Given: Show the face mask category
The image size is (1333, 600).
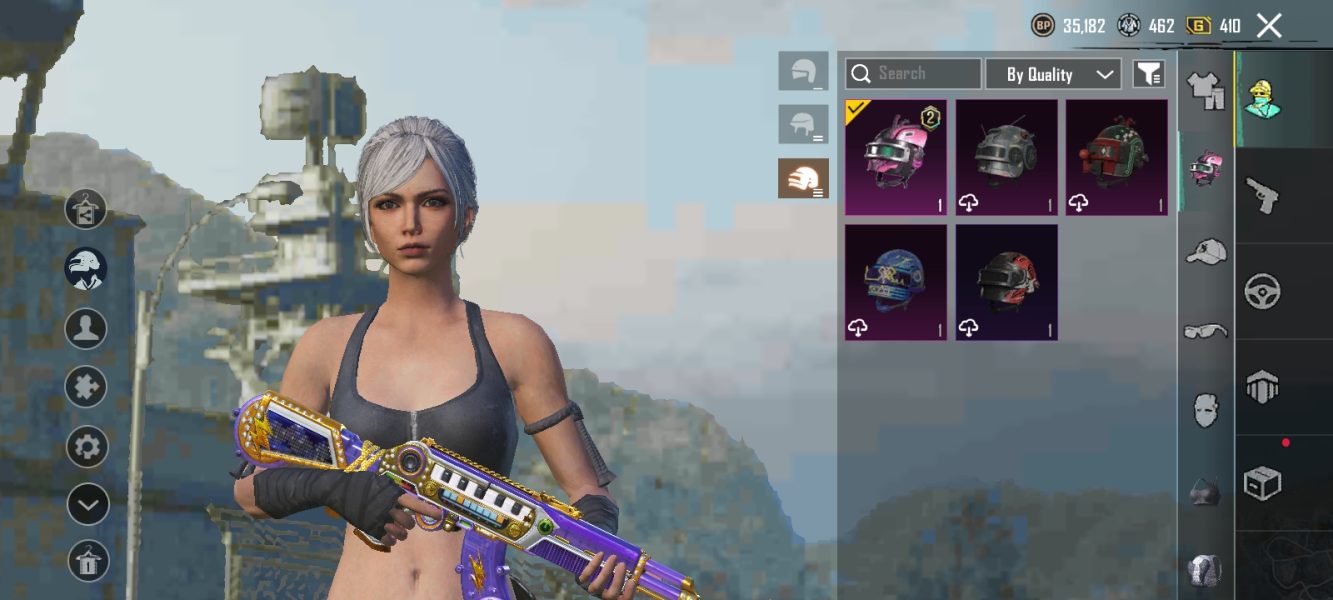Looking at the screenshot, I should click(x=1206, y=410).
